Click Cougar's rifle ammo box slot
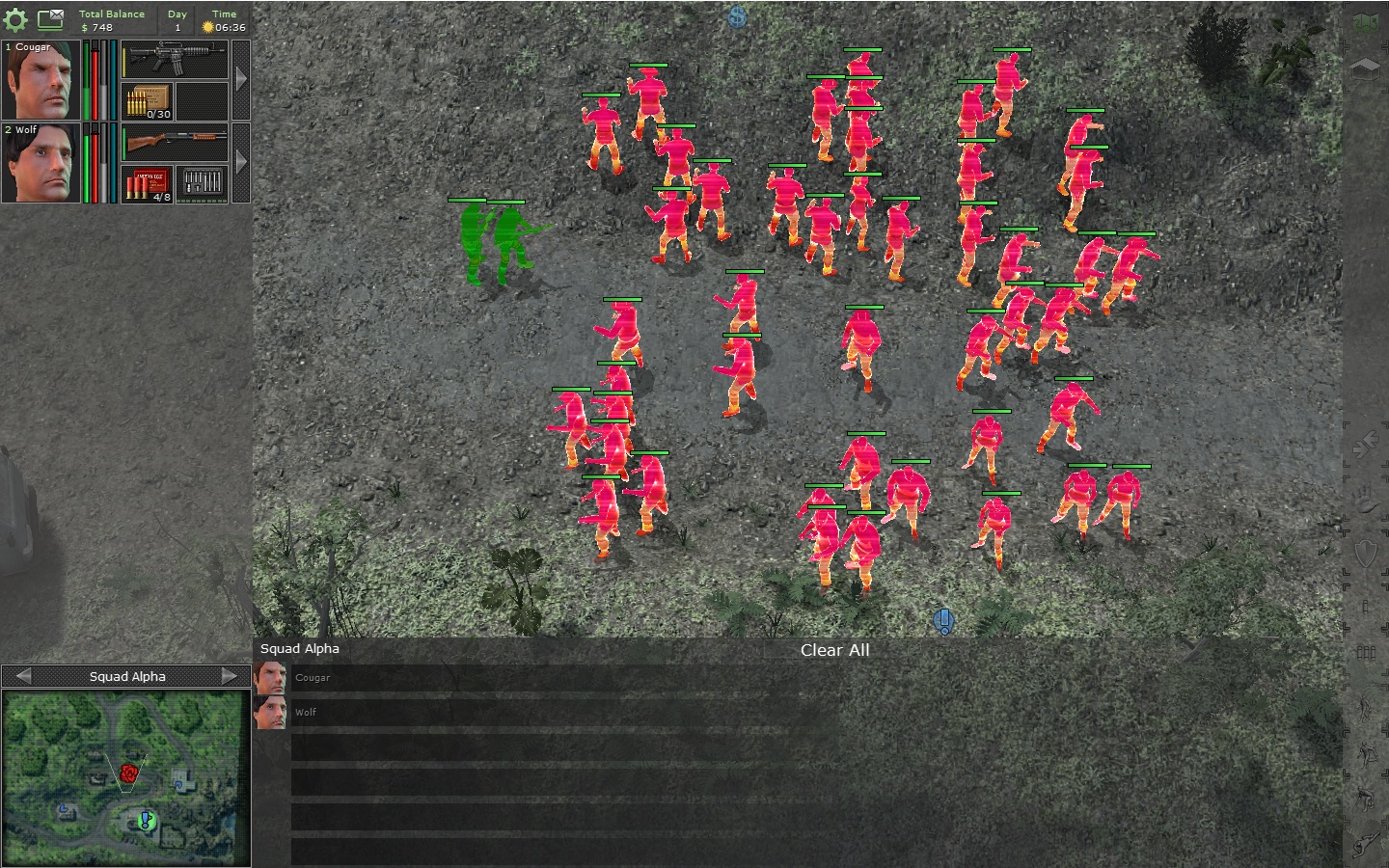The image size is (1389, 868). pos(148,101)
